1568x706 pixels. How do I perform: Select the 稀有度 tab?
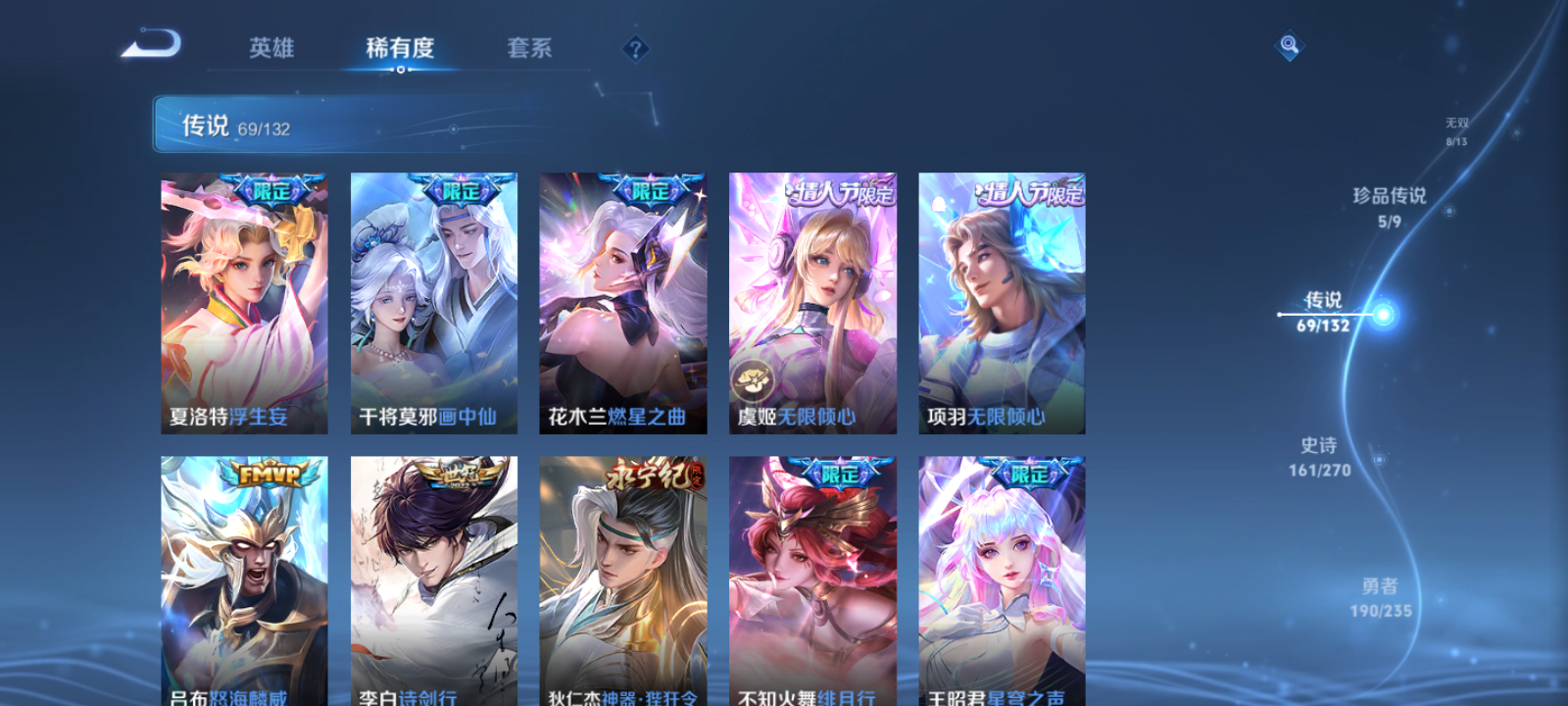coord(399,48)
